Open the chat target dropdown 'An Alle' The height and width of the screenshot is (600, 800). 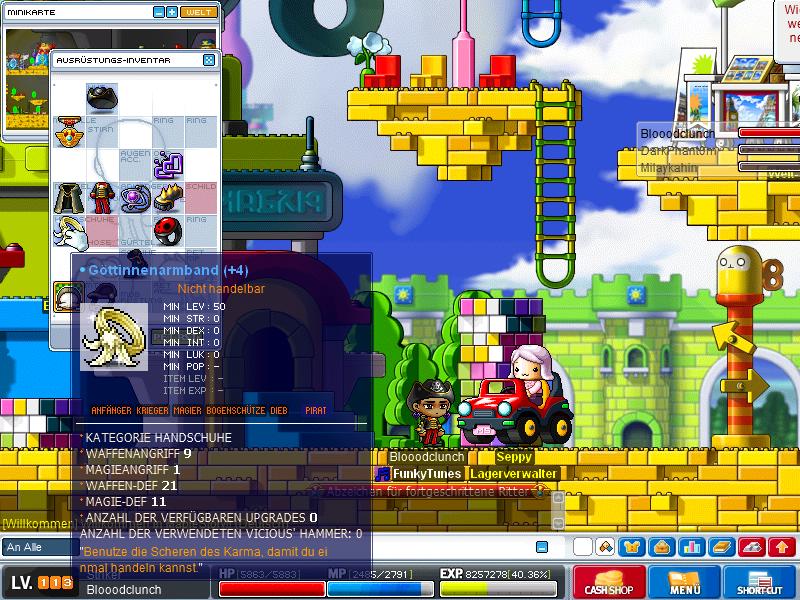38,547
